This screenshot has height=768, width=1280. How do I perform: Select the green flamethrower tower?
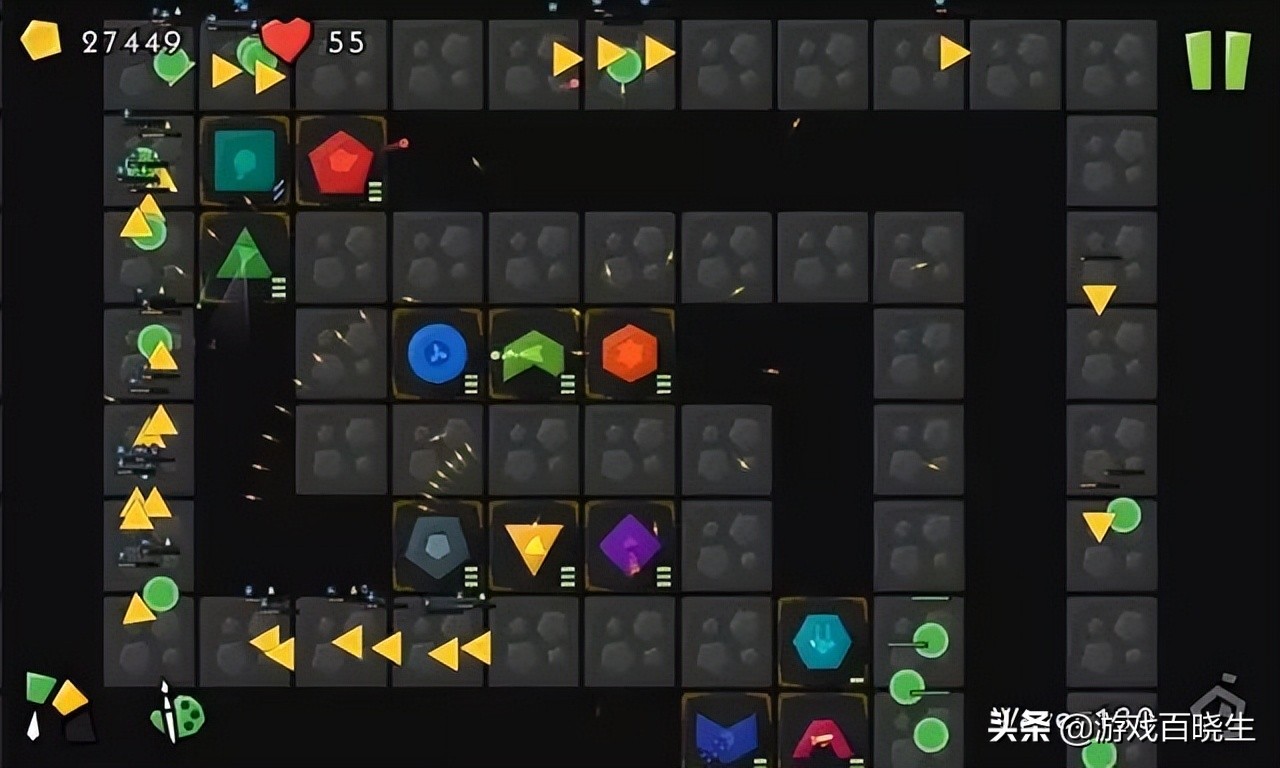pos(533,352)
